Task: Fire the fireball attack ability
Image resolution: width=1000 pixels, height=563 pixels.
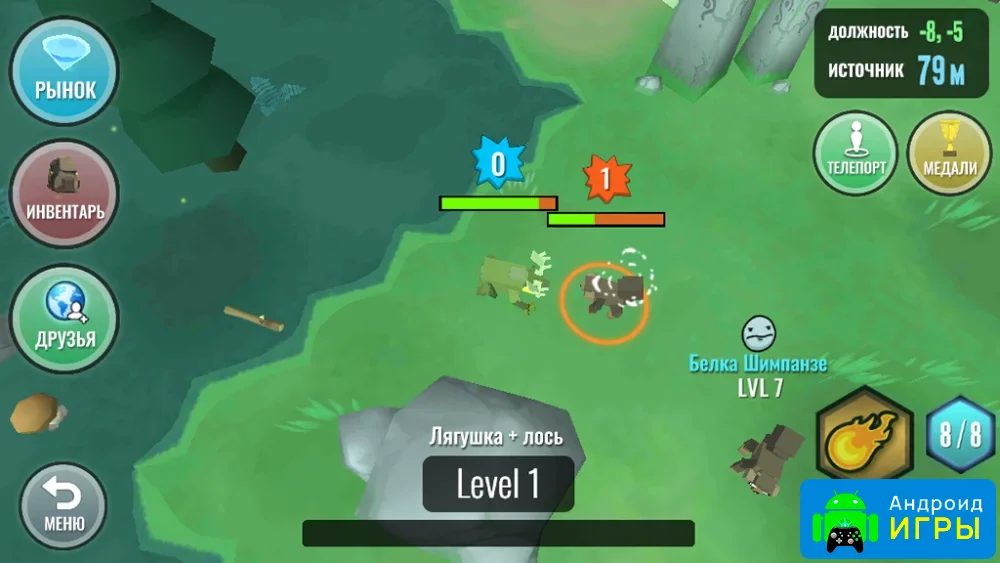Action: tap(865, 436)
